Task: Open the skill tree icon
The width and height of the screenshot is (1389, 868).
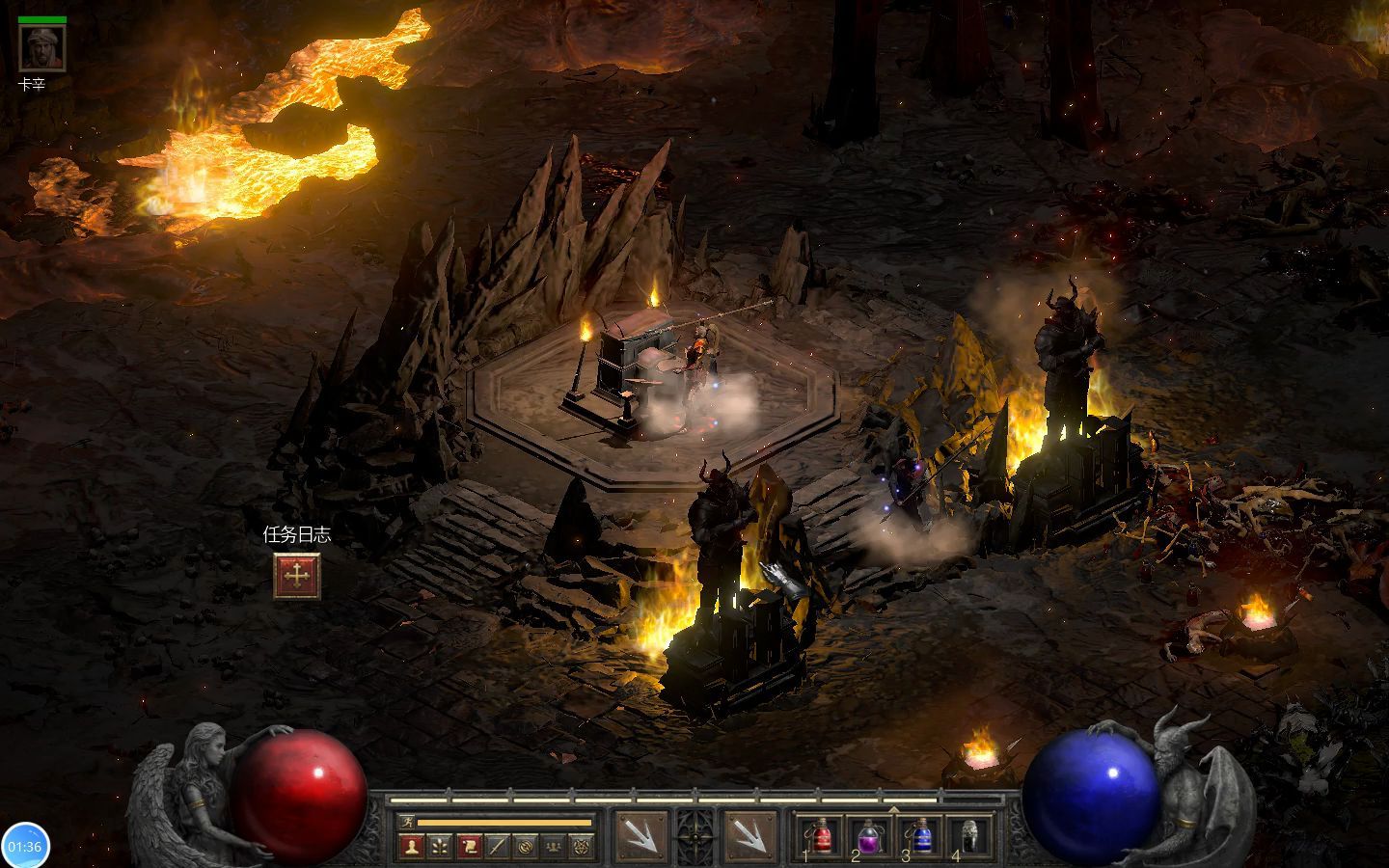Action: (x=441, y=847)
